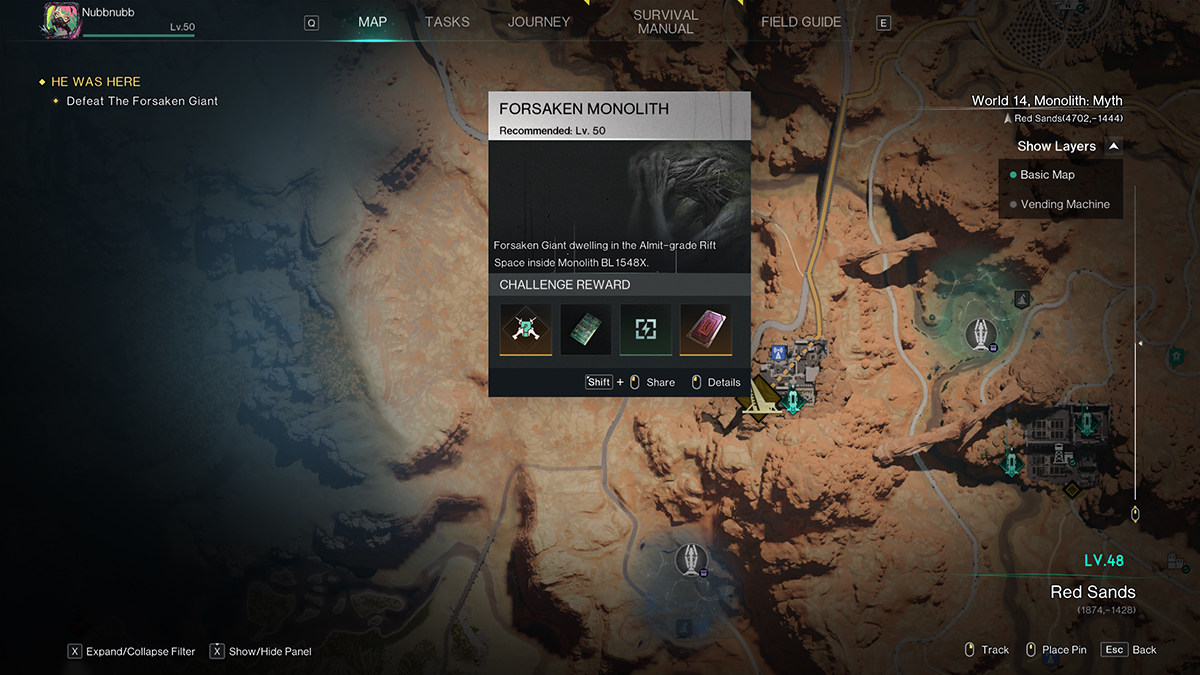Select the crystal monolith marker in the green zone
This screenshot has width=1200, height=675.
click(980, 333)
